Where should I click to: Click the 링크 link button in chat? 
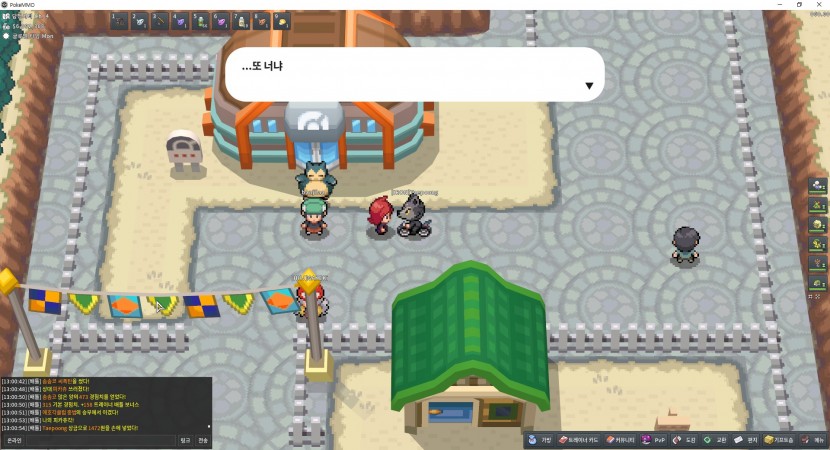tap(185, 440)
